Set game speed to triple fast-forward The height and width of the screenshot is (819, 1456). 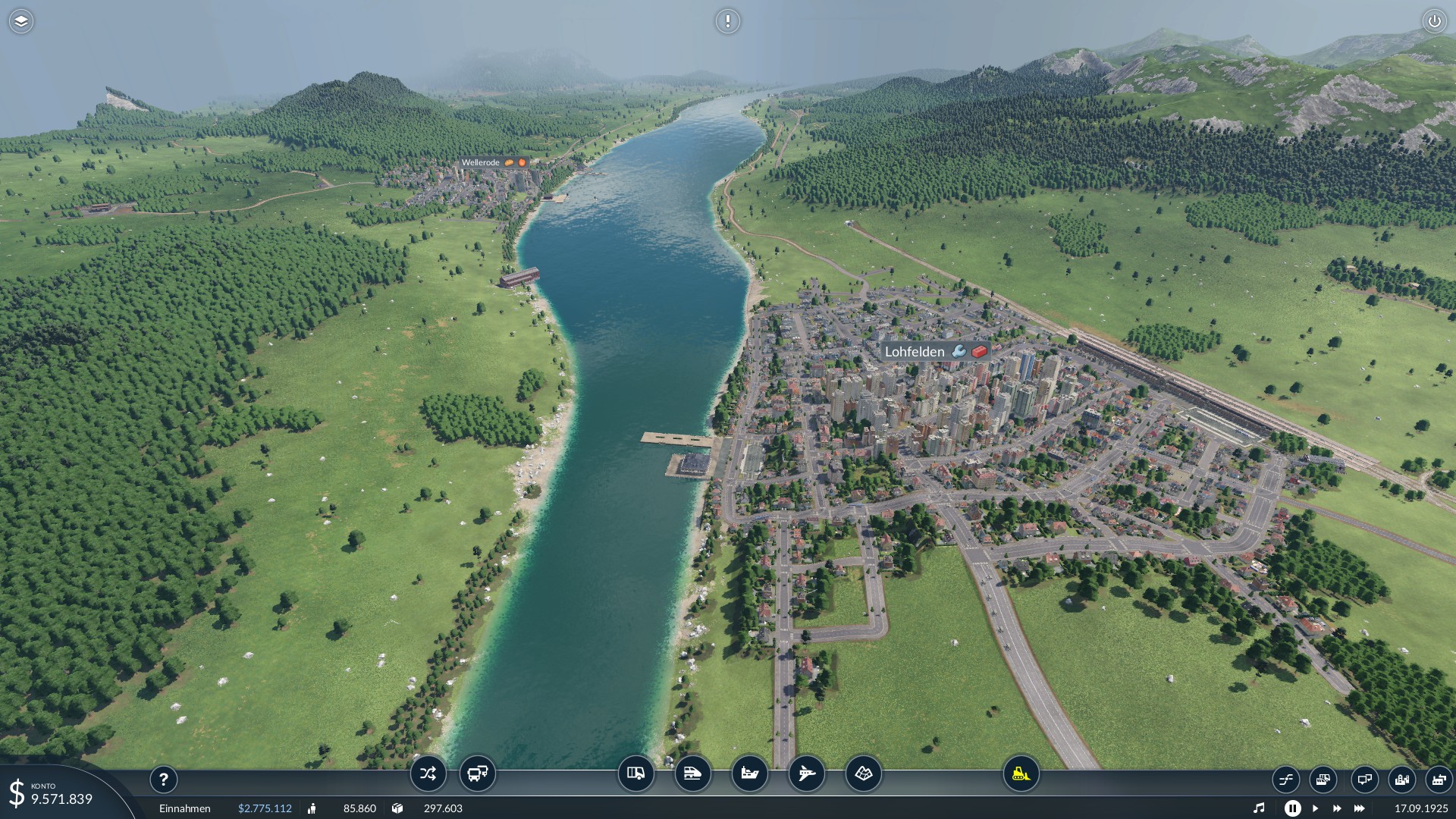point(1359,808)
